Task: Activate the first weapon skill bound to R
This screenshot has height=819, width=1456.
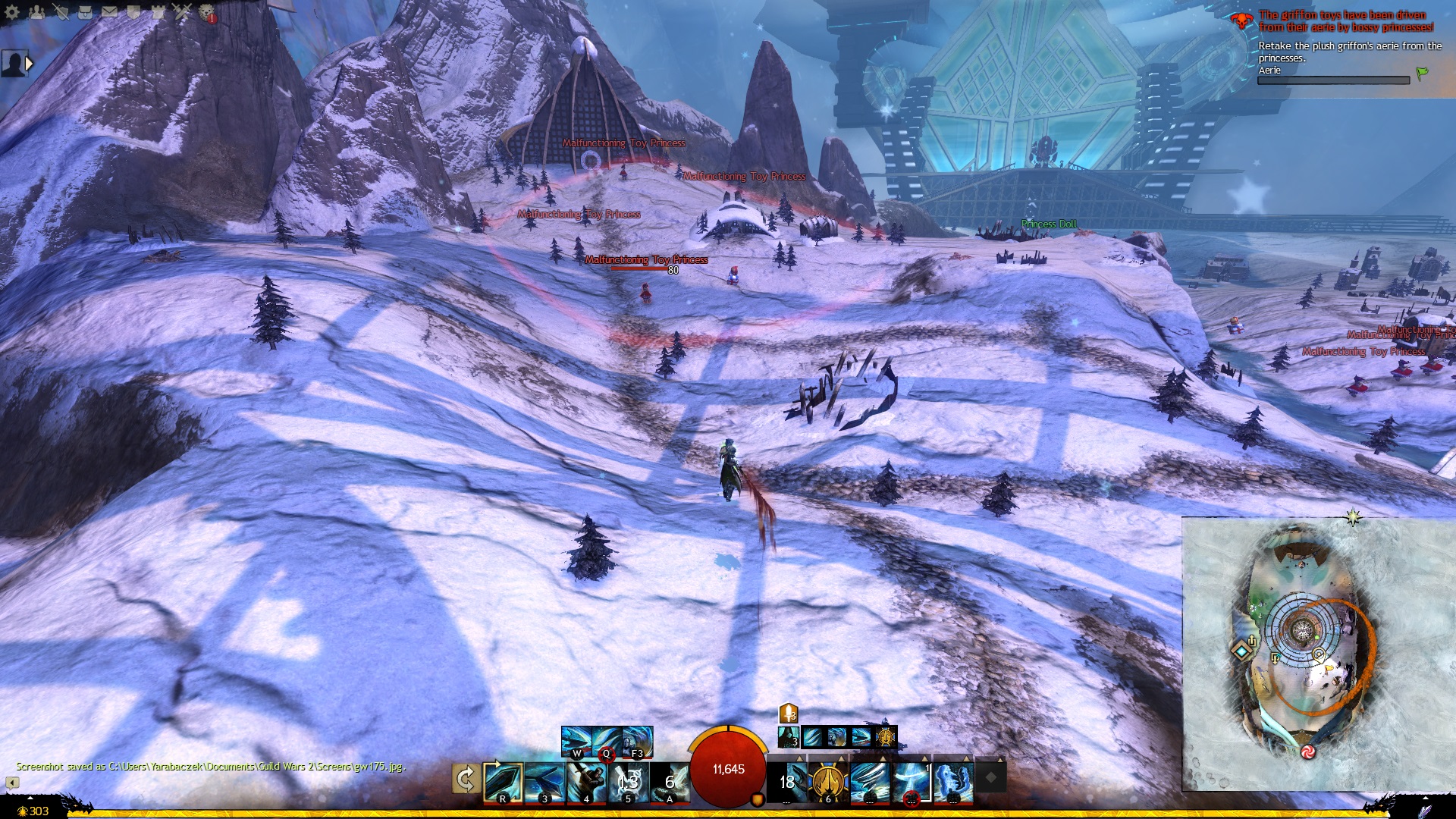Action: click(x=503, y=783)
